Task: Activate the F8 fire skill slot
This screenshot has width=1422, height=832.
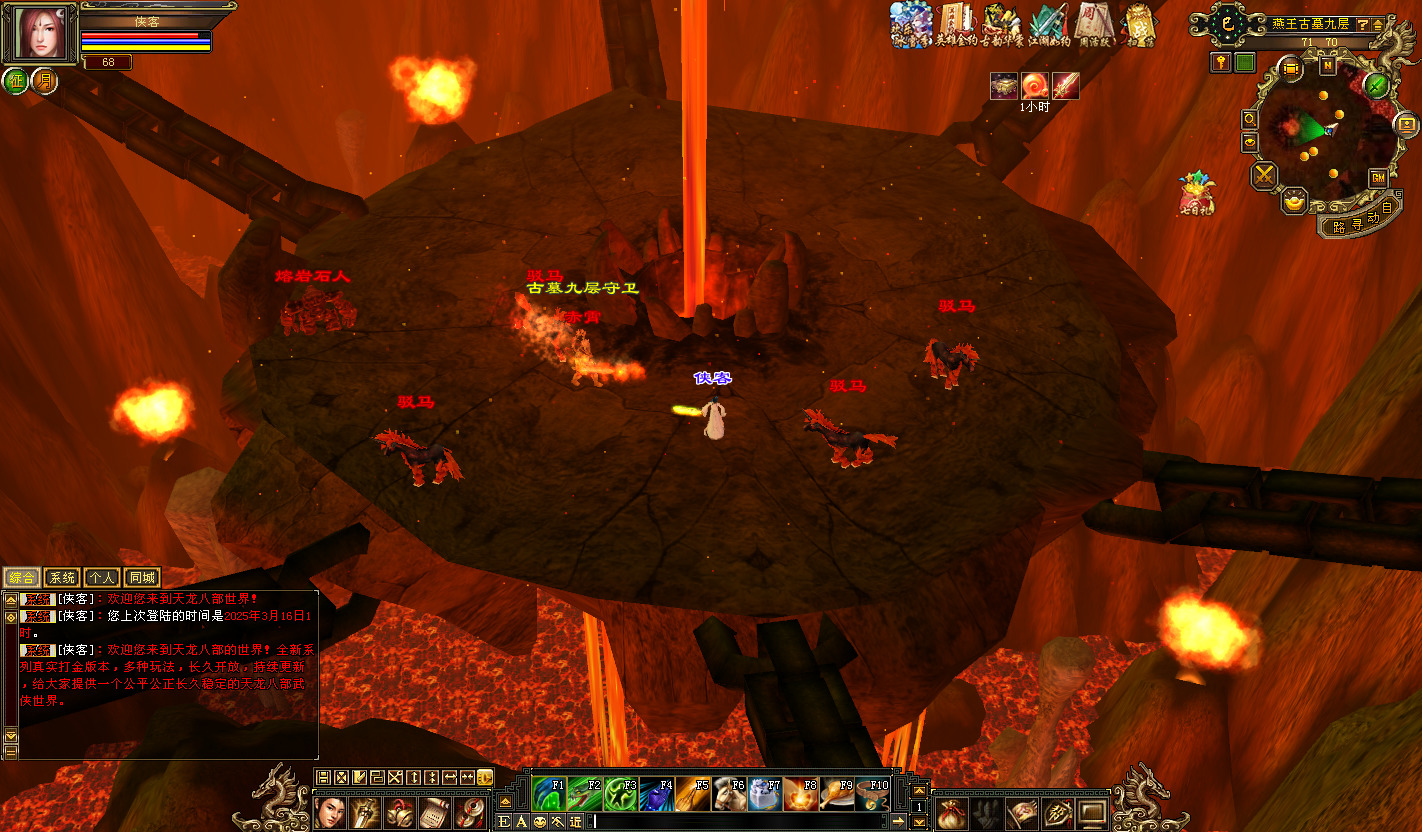Action: pyautogui.click(x=800, y=795)
